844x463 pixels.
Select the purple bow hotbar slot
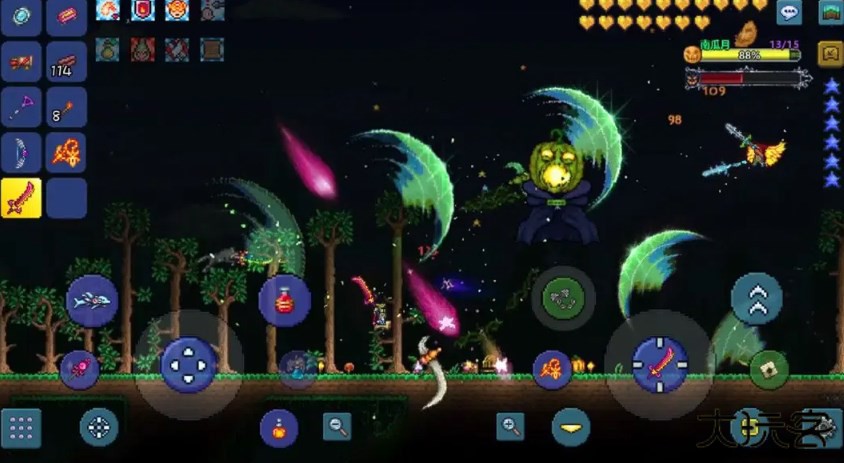[x=21, y=153]
